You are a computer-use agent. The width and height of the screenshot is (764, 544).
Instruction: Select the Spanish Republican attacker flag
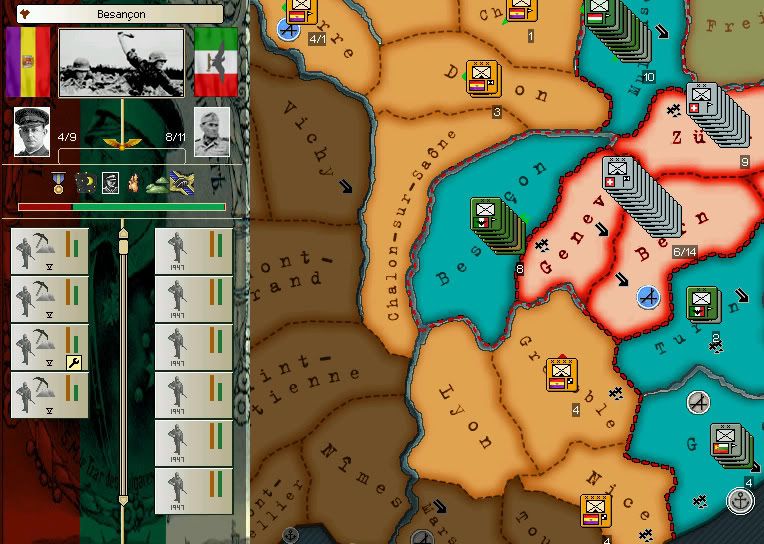[28, 64]
